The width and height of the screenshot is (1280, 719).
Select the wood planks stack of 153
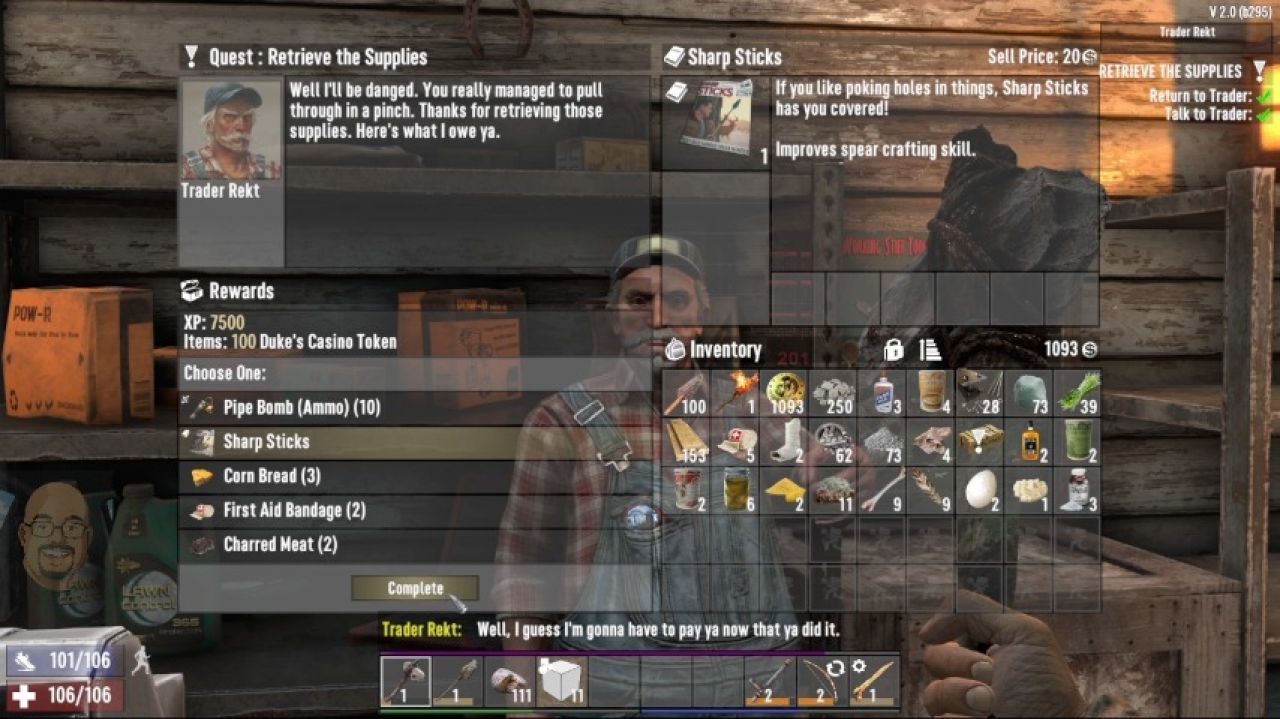(x=686, y=441)
